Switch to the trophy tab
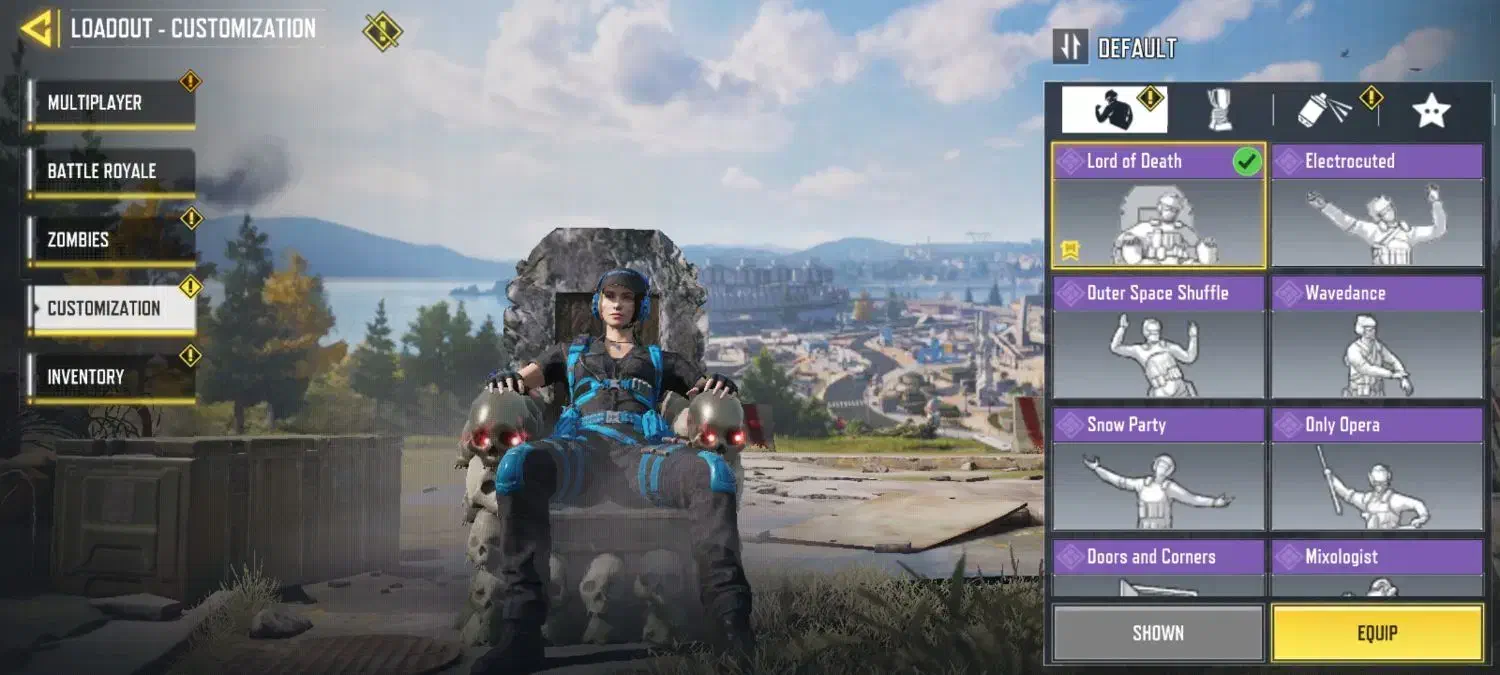Image resolution: width=1500 pixels, height=675 pixels. tap(1220, 110)
